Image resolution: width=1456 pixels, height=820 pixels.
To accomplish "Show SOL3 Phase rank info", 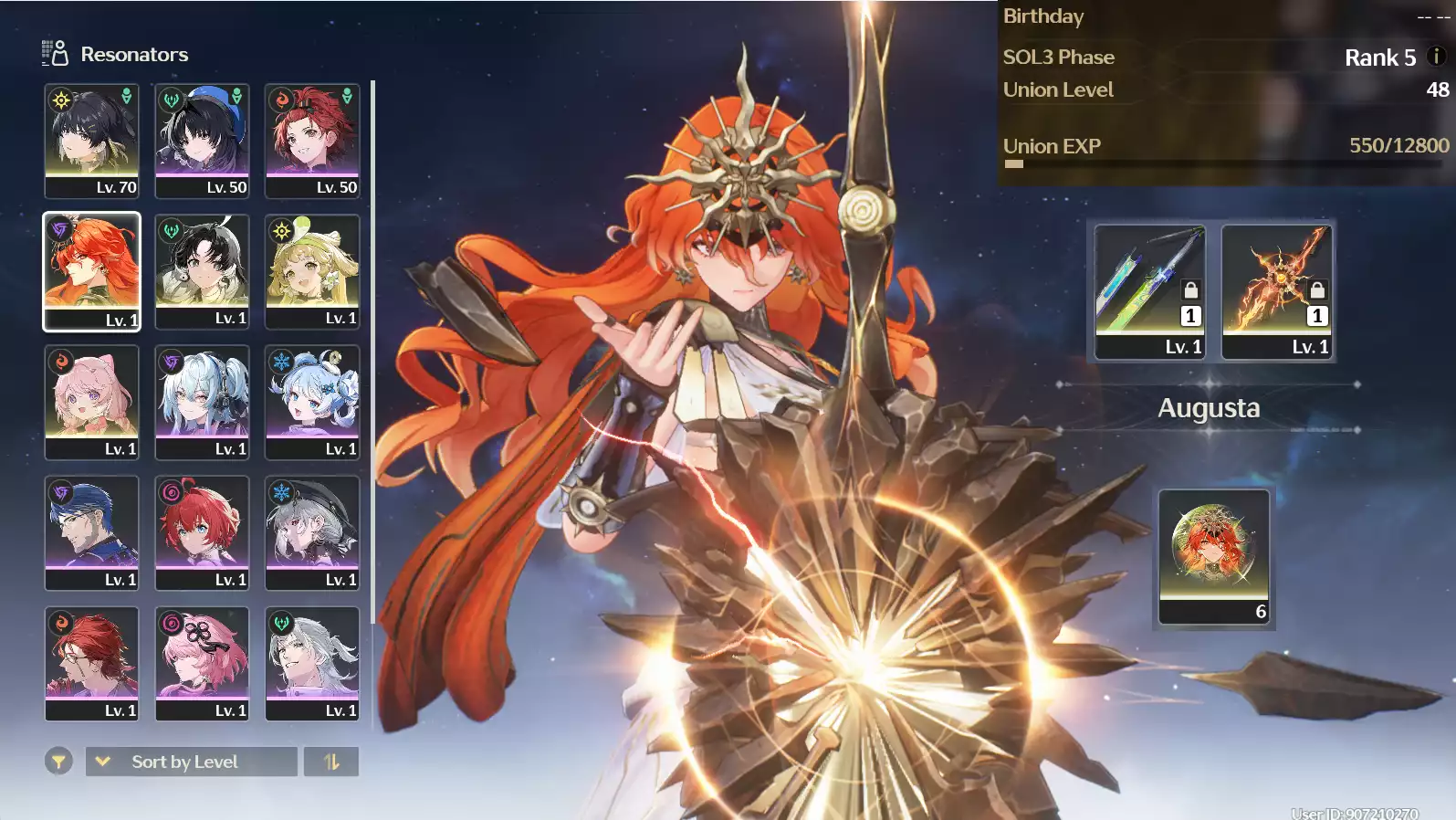I will (1436, 57).
